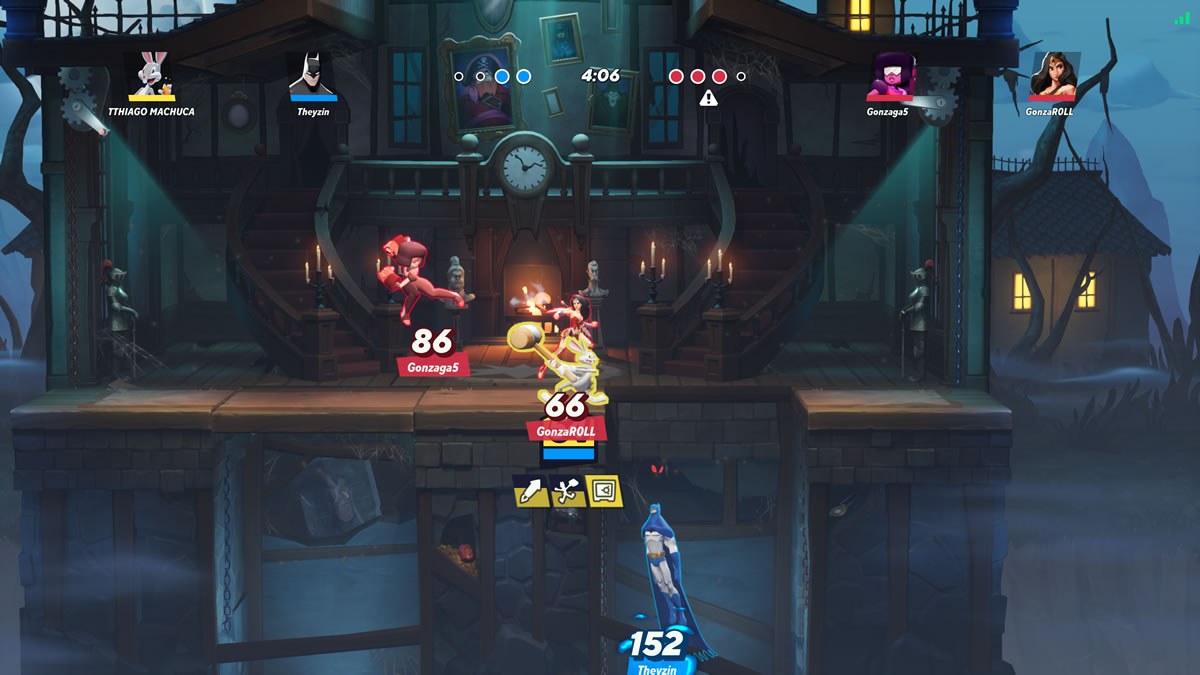Viewport: 1200px width, 675px height.
Task: Click the warning triangle icon under red stocks
Action: pyautogui.click(x=709, y=98)
